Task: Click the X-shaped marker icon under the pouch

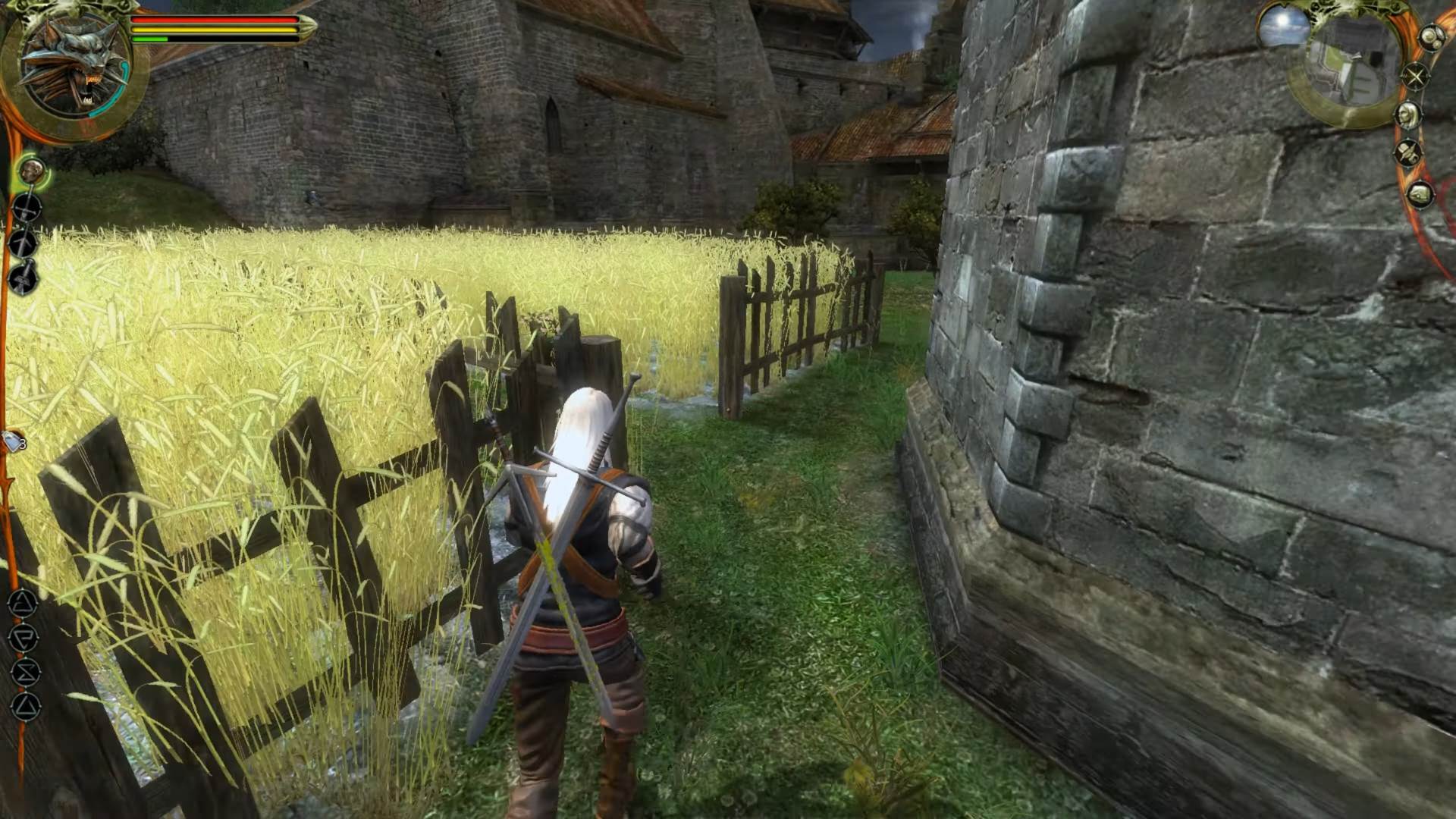Action: [x=1415, y=75]
